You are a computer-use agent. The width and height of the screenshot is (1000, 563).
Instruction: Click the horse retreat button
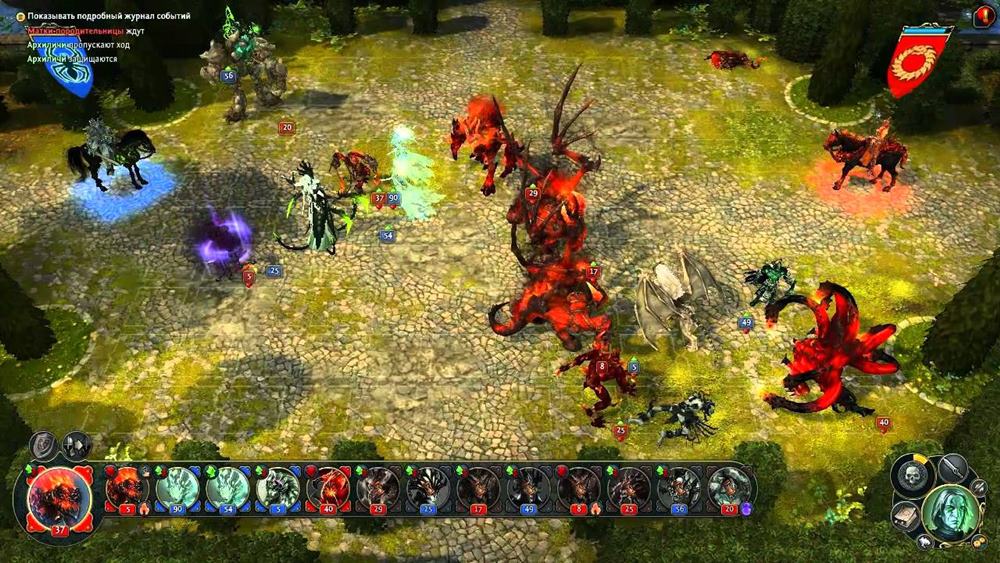point(925,540)
